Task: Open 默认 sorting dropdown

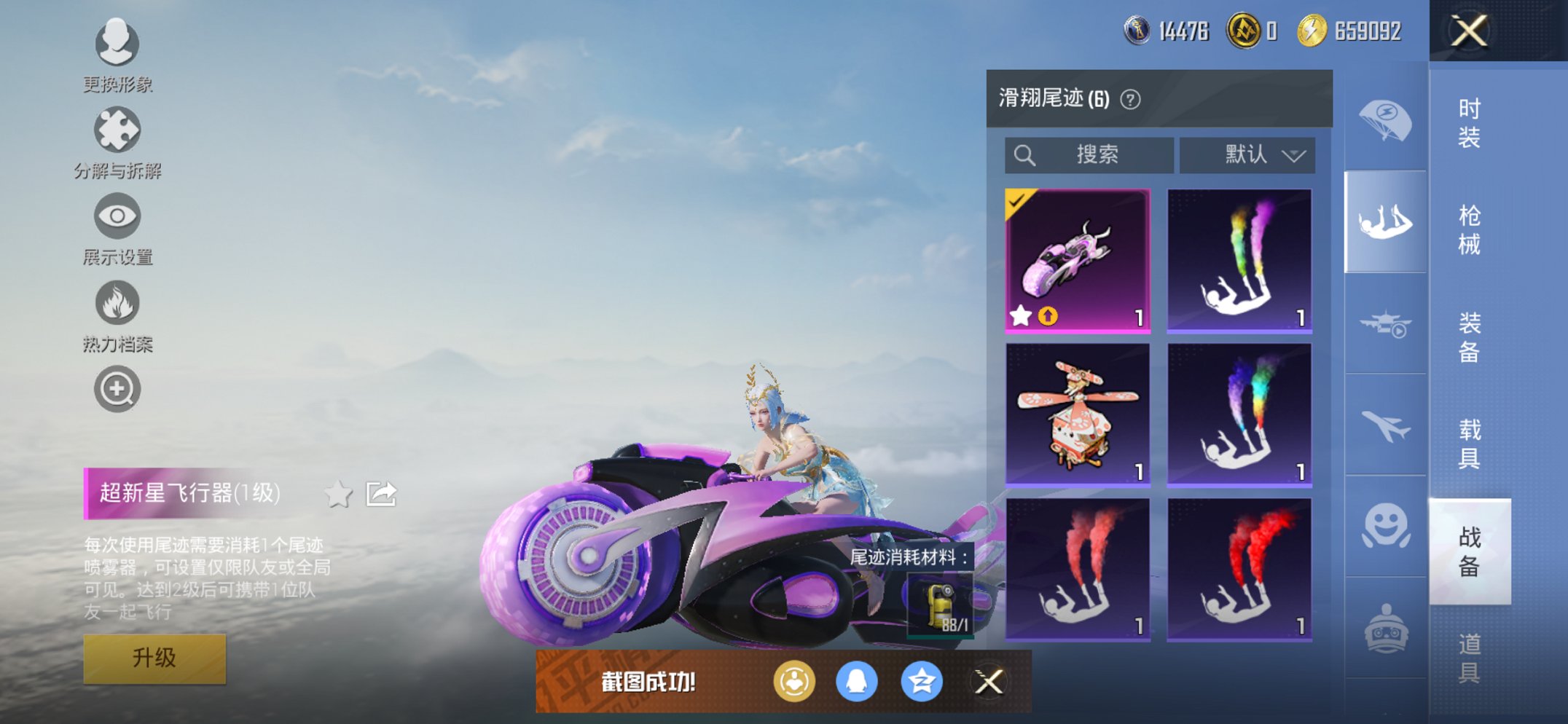Action: pyautogui.click(x=1247, y=154)
